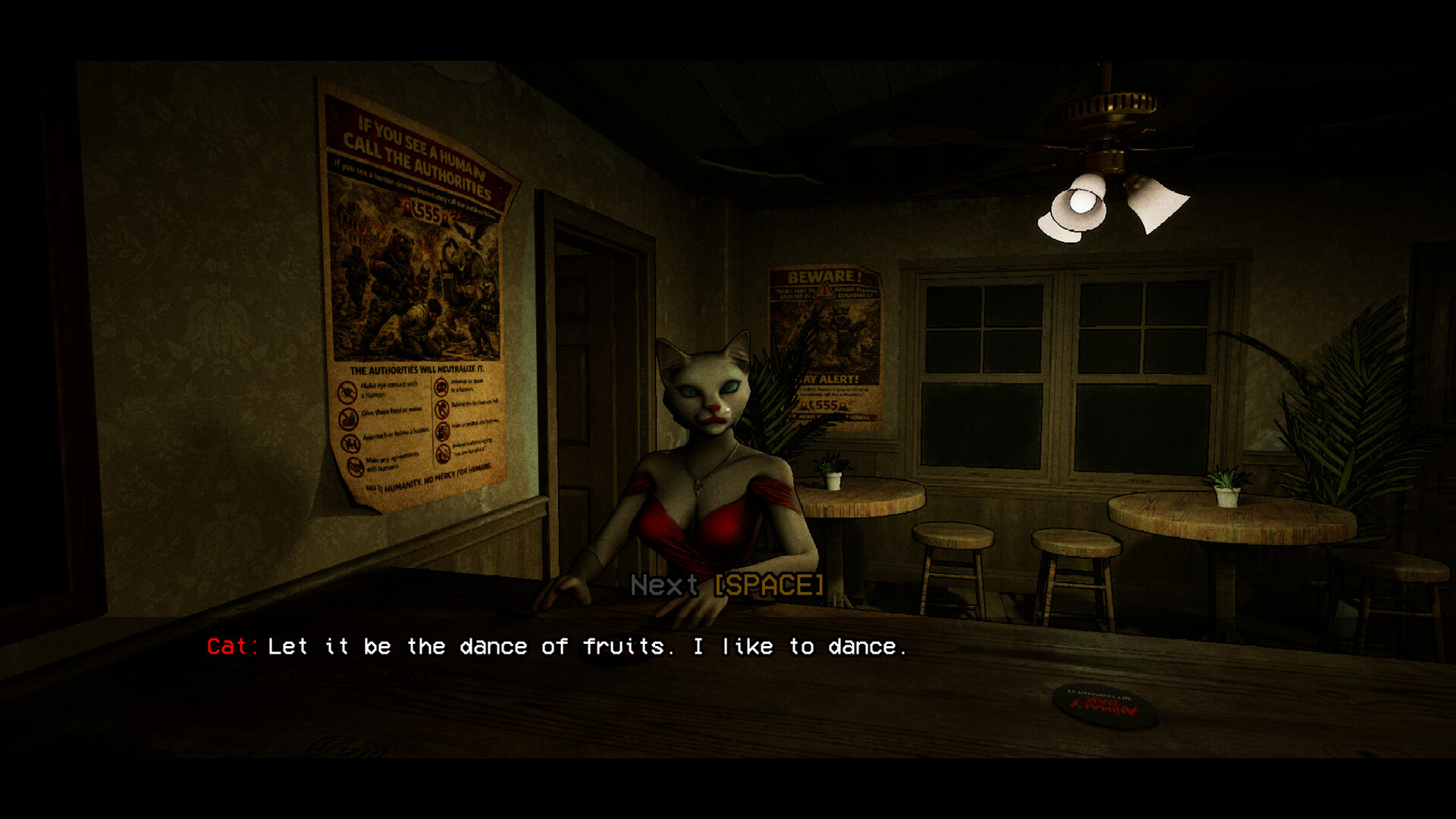Click the BEWARE poster headline
Viewport: 1456px width, 819px height.
[824, 278]
